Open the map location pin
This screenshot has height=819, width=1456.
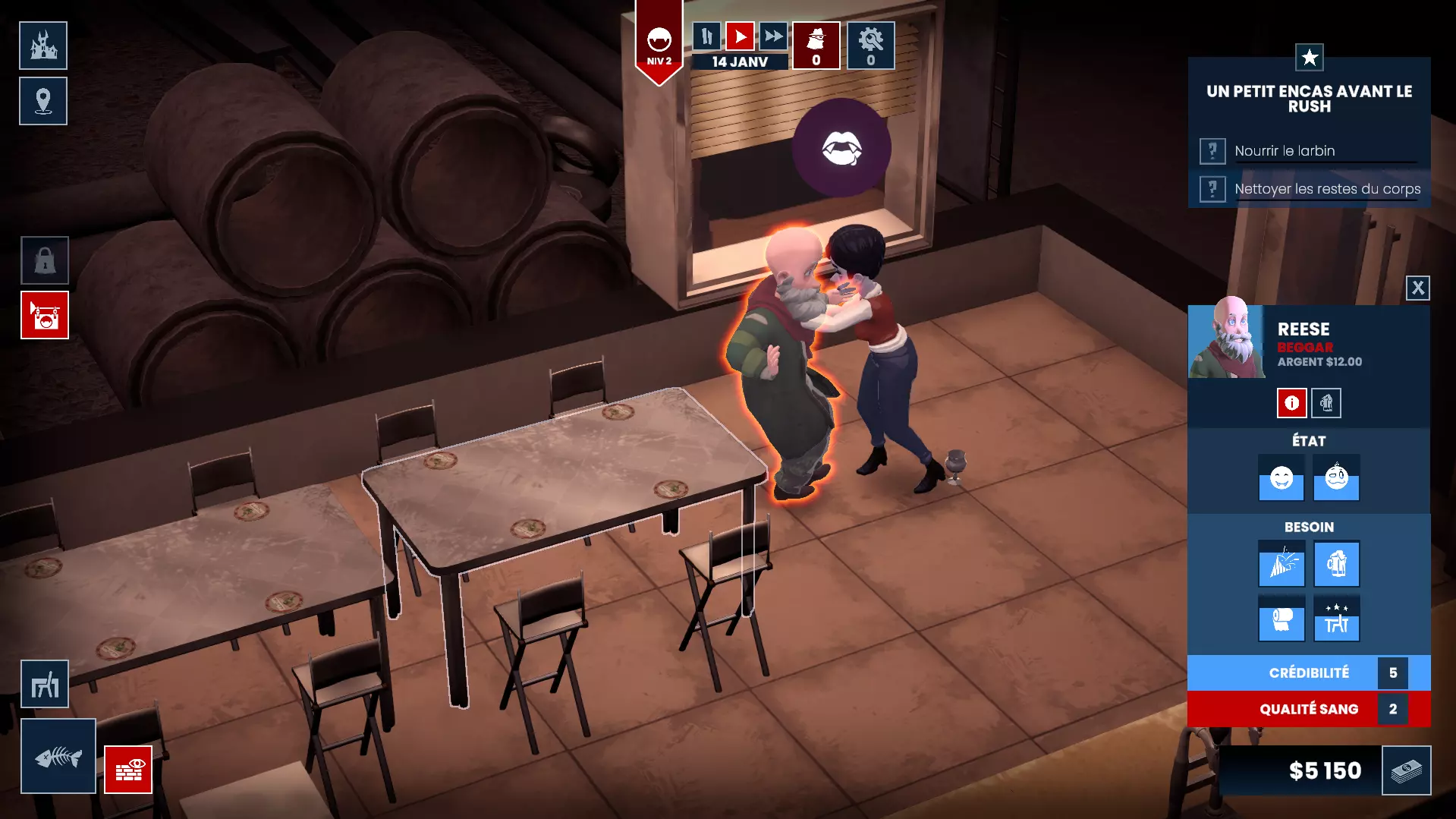[x=43, y=101]
